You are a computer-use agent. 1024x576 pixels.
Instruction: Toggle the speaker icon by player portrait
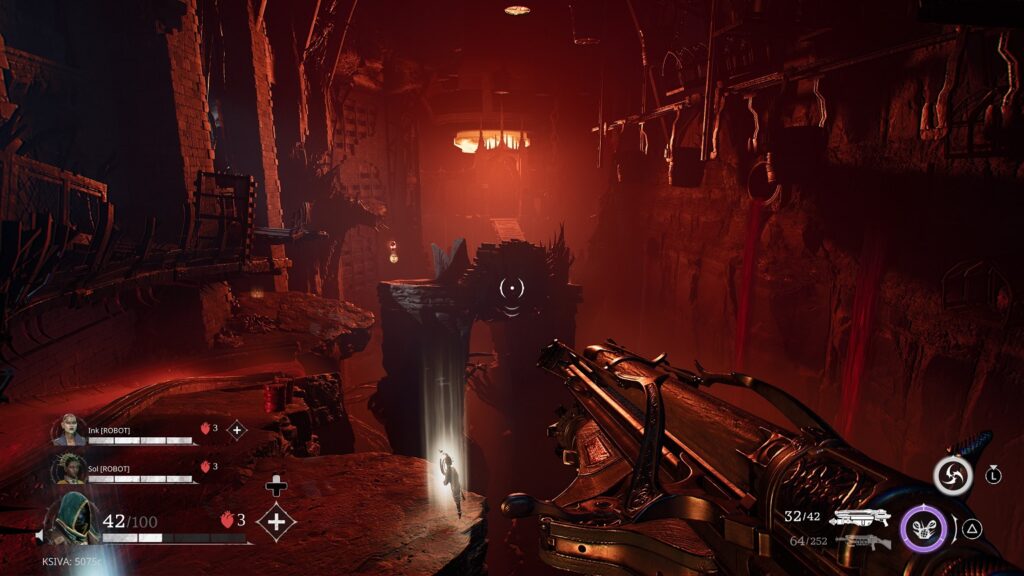40,537
